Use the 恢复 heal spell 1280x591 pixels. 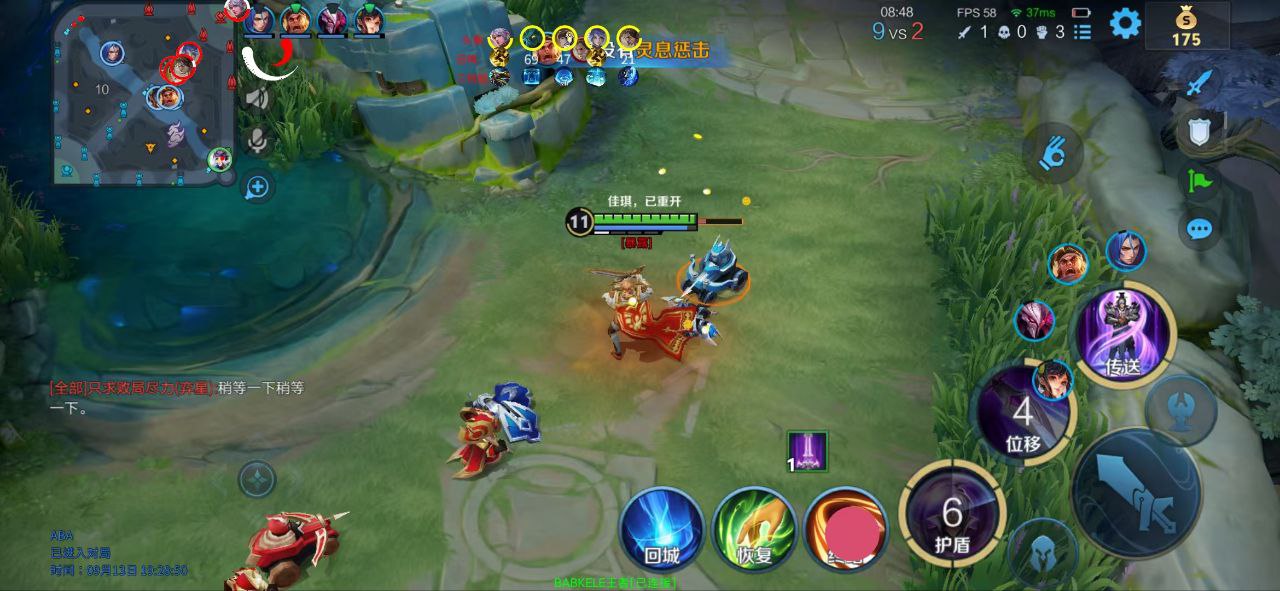tap(754, 529)
